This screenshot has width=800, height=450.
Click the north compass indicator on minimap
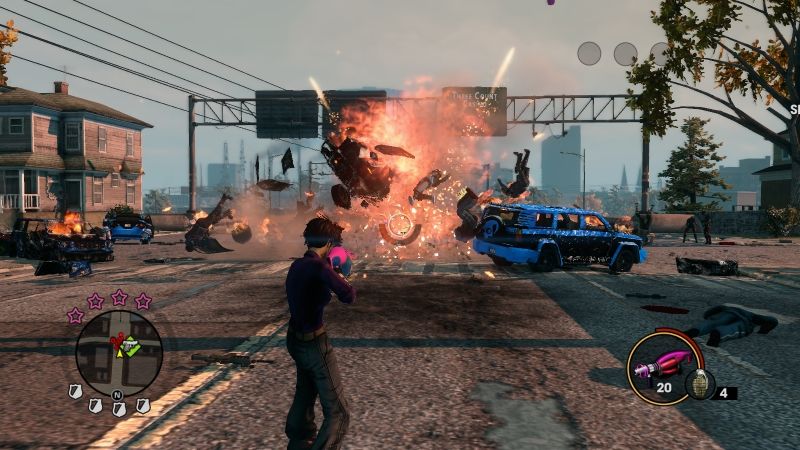(119, 395)
